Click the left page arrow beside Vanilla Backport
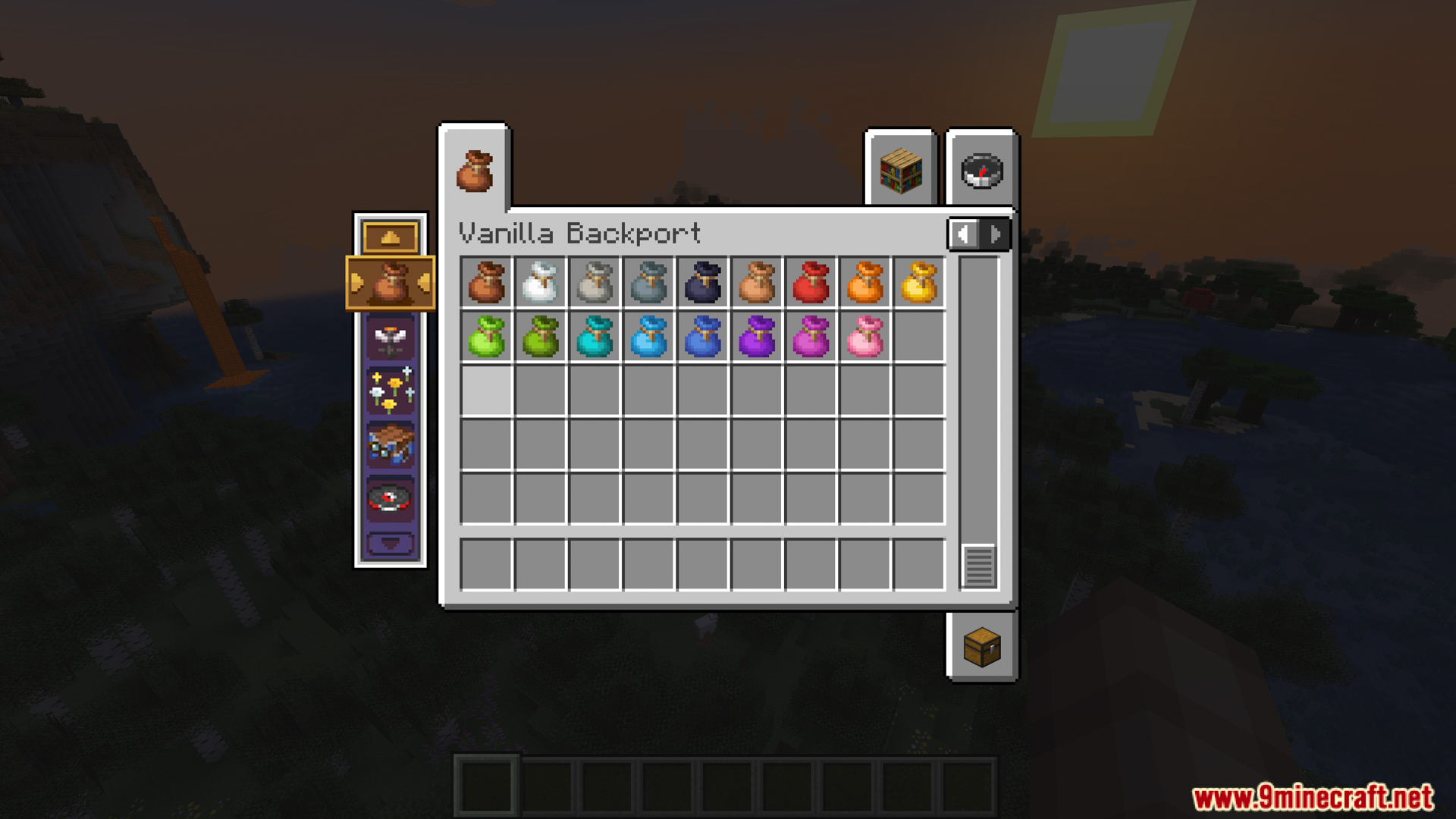 click(964, 234)
